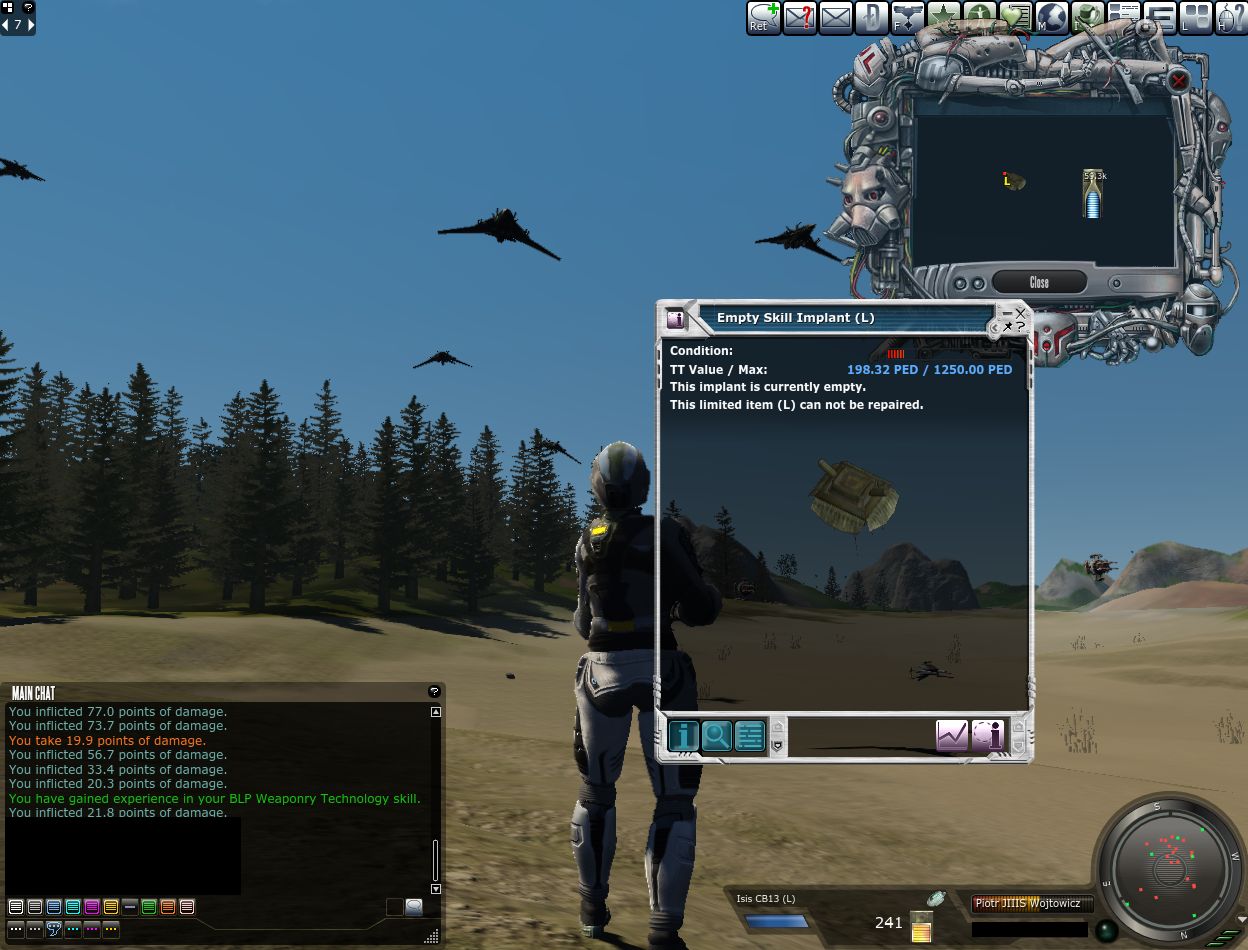Select the blue ammo stack item in loot
The image size is (1248, 950).
(x=1094, y=194)
